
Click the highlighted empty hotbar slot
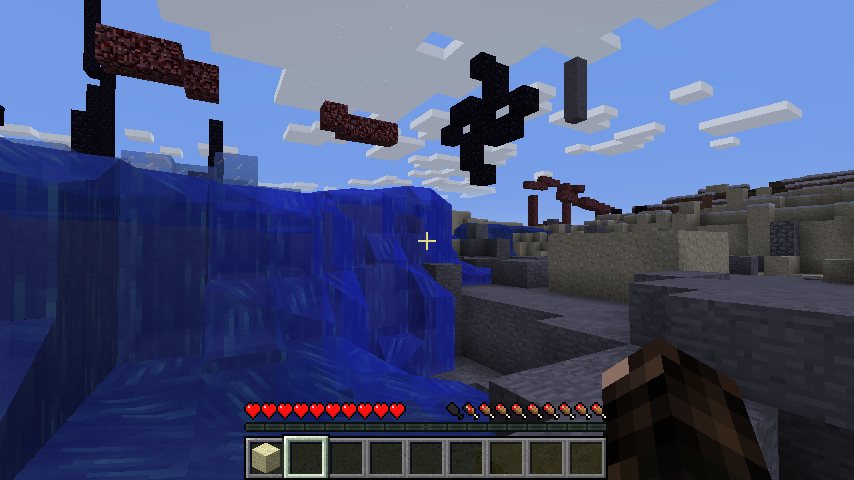pyautogui.click(x=305, y=458)
